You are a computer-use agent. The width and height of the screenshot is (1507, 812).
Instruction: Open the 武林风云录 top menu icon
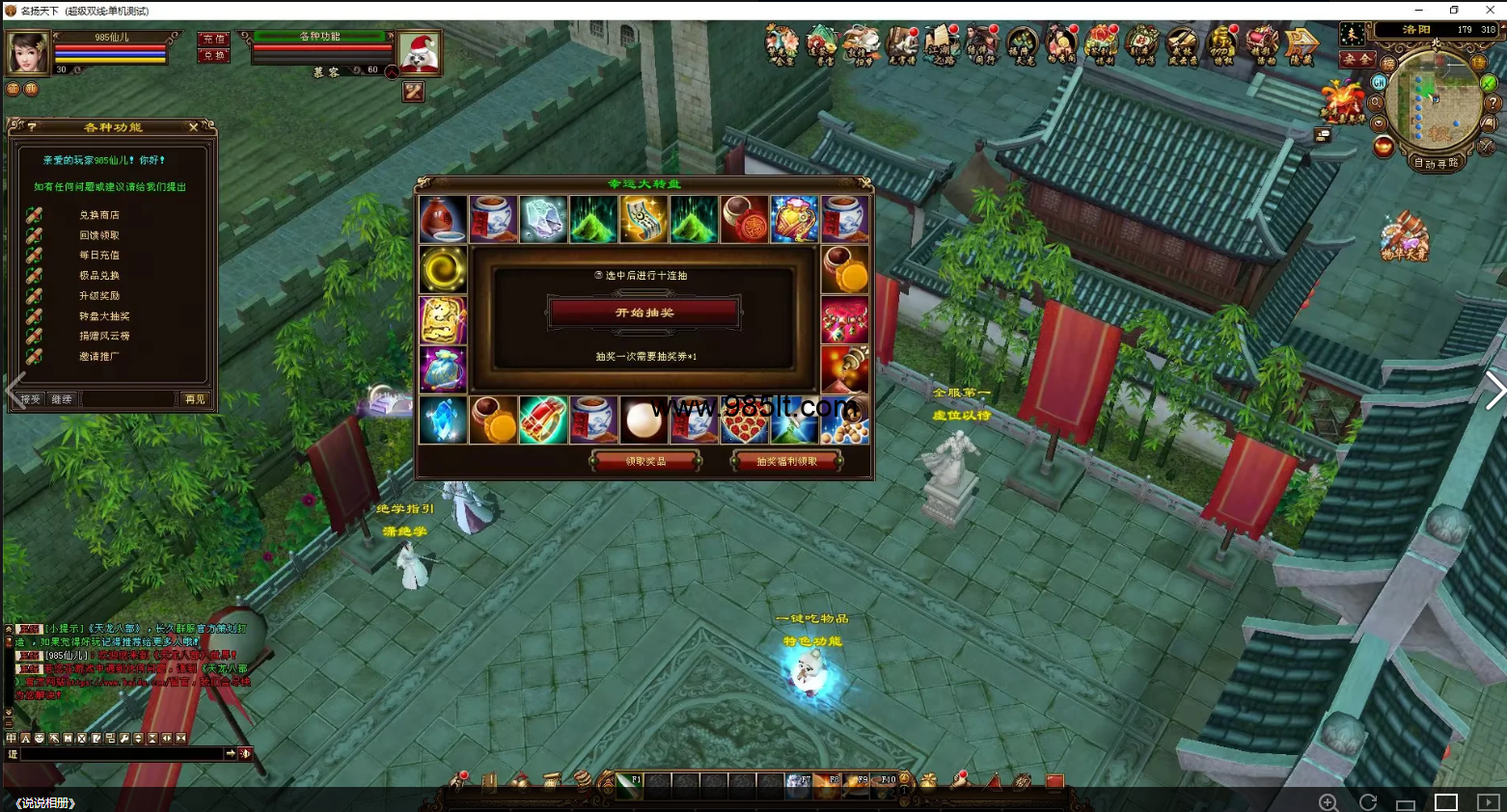point(1181,45)
